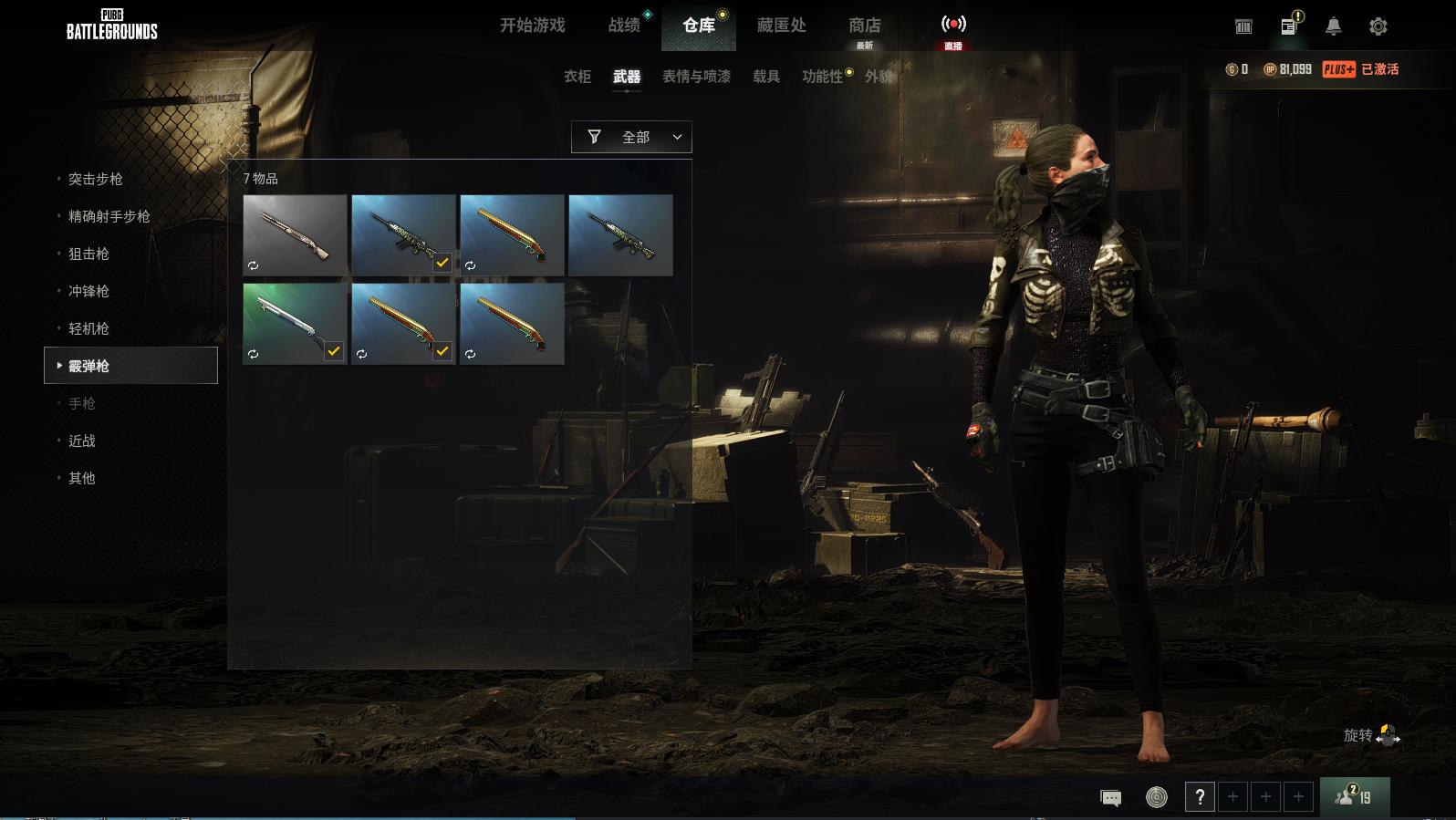Select the 衣柜 wardrobe sub-tab

tap(577, 77)
